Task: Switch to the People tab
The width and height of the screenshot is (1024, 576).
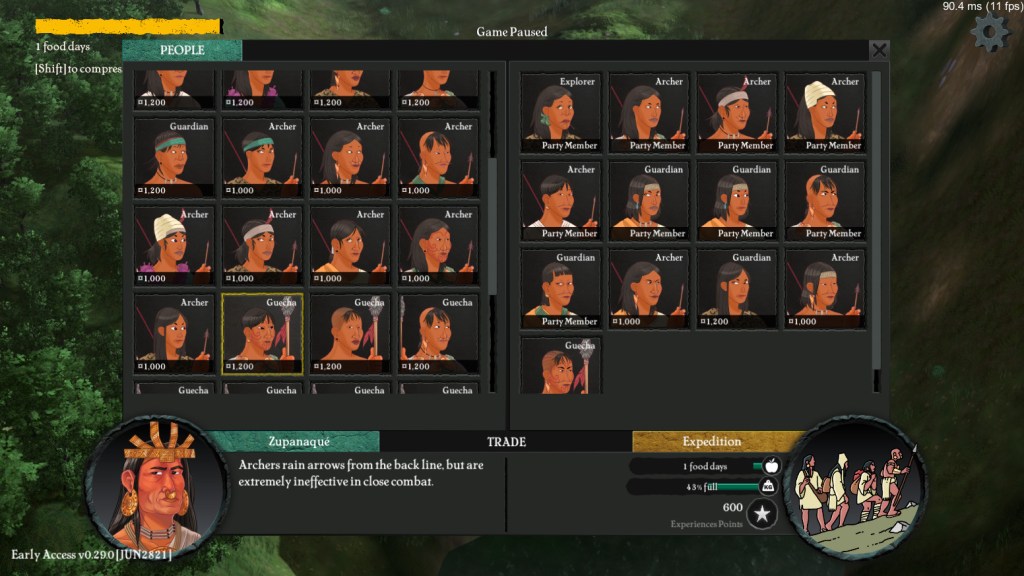Action: (182, 50)
